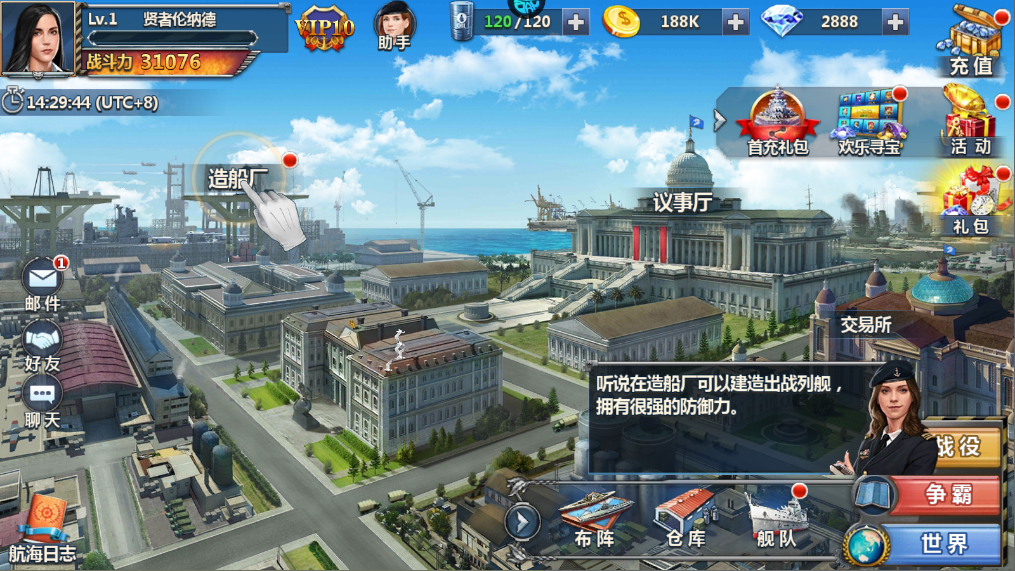Open the 航海日志 voyage log
The height and width of the screenshot is (571, 1015).
pyautogui.click(x=42, y=527)
